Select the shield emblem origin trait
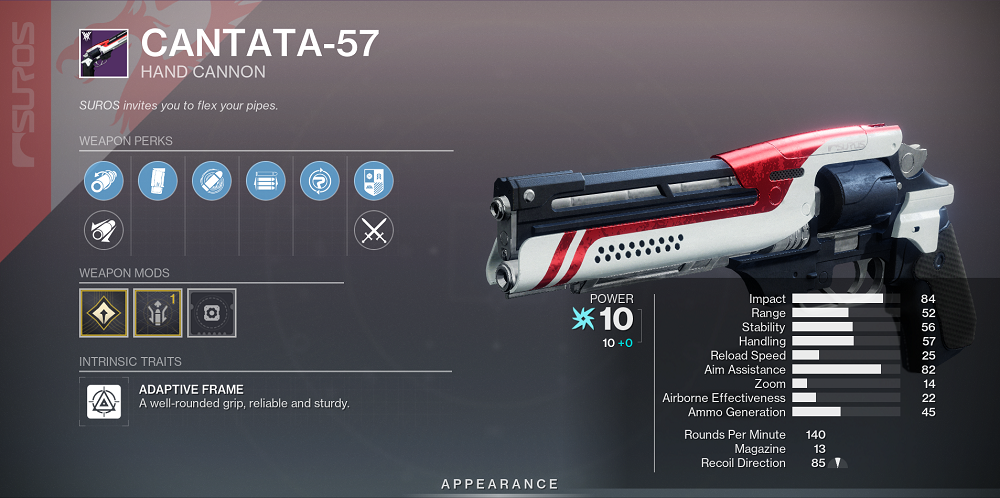This screenshot has width=1000, height=498. (x=374, y=182)
